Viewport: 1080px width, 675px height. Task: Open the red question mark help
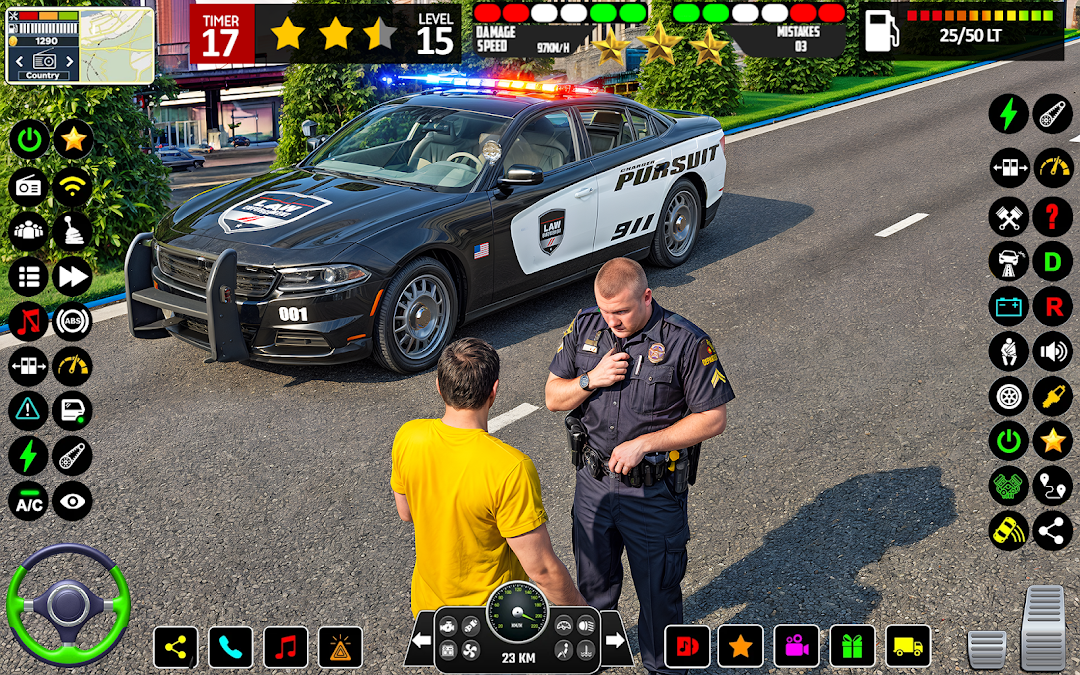(x=1052, y=216)
